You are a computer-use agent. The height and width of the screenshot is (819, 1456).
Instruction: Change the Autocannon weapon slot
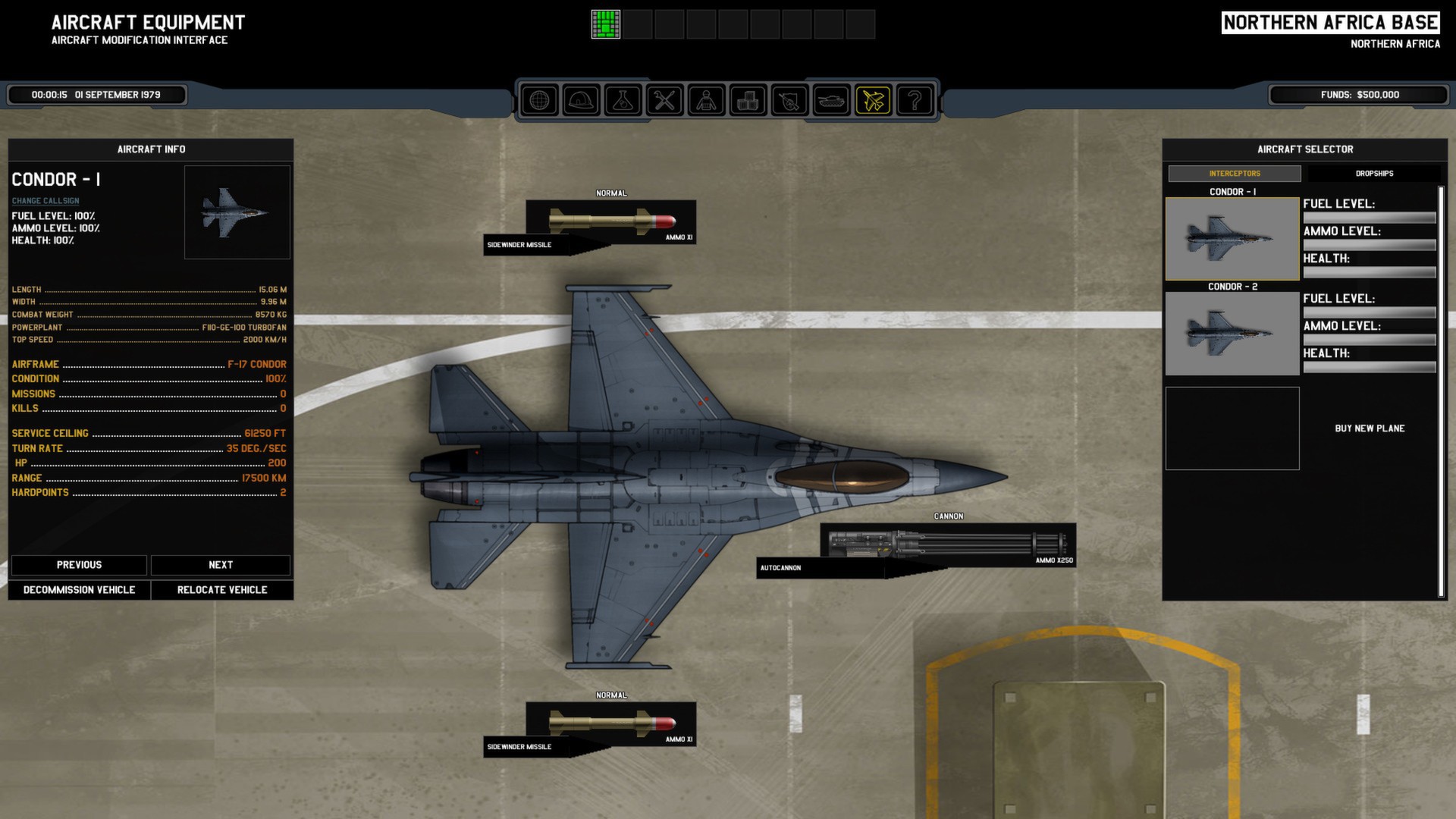click(x=948, y=544)
